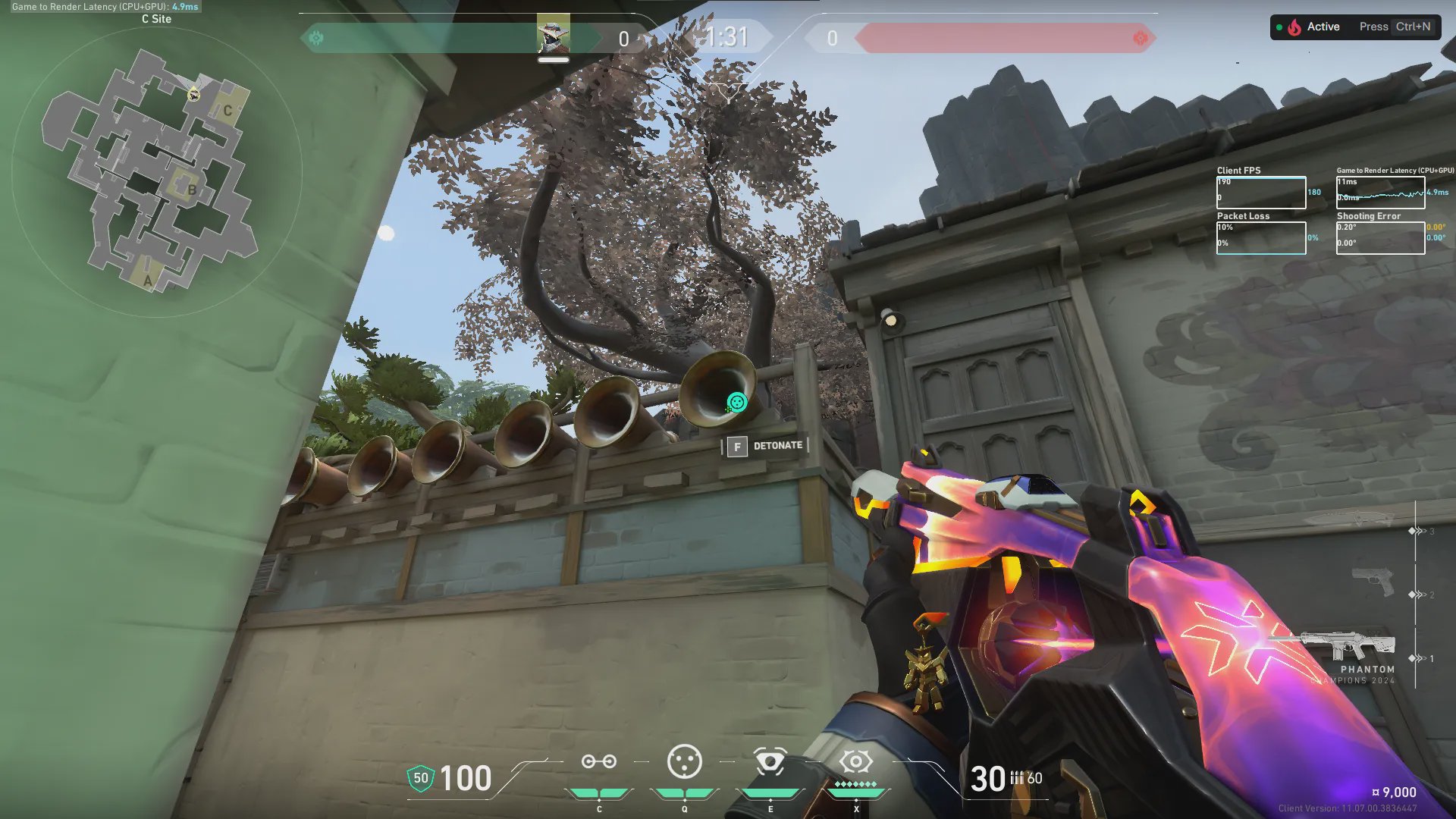1456x819 pixels.
Task: Click the Client FPS performance graph
Action: click(x=1260, y=193)
